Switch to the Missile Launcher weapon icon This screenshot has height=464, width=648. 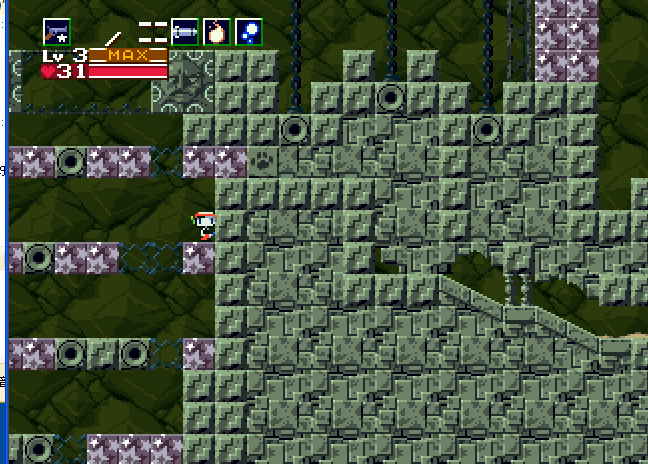(x=185, y=32)
